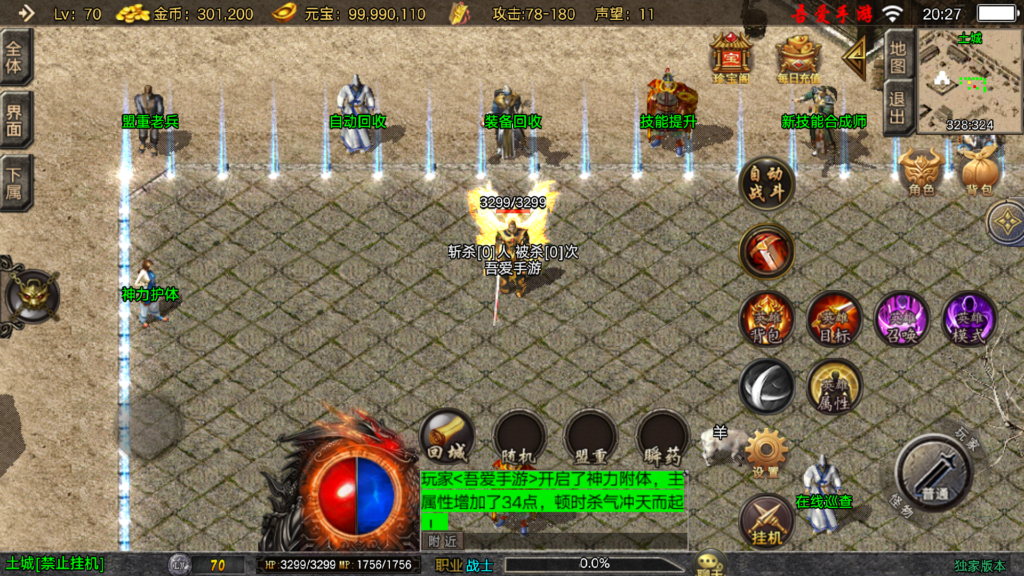Select the 英雄目标 hero target button
Viewport: 1024px width, 576px height.
834,320
